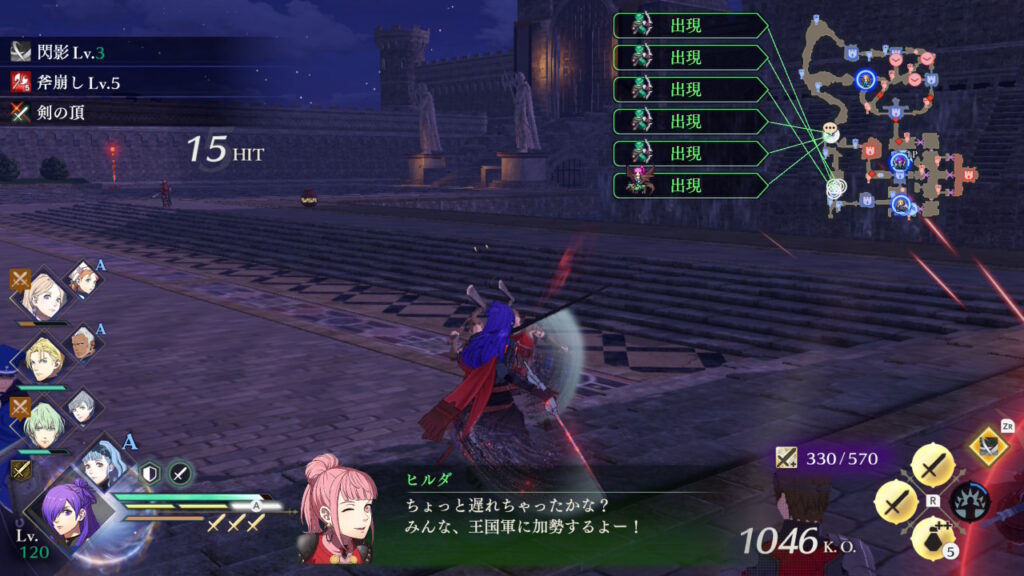Click the speech bubble marker on the minimap
The height and width of the screenshot is (576, 1024).
coord(831,130)
